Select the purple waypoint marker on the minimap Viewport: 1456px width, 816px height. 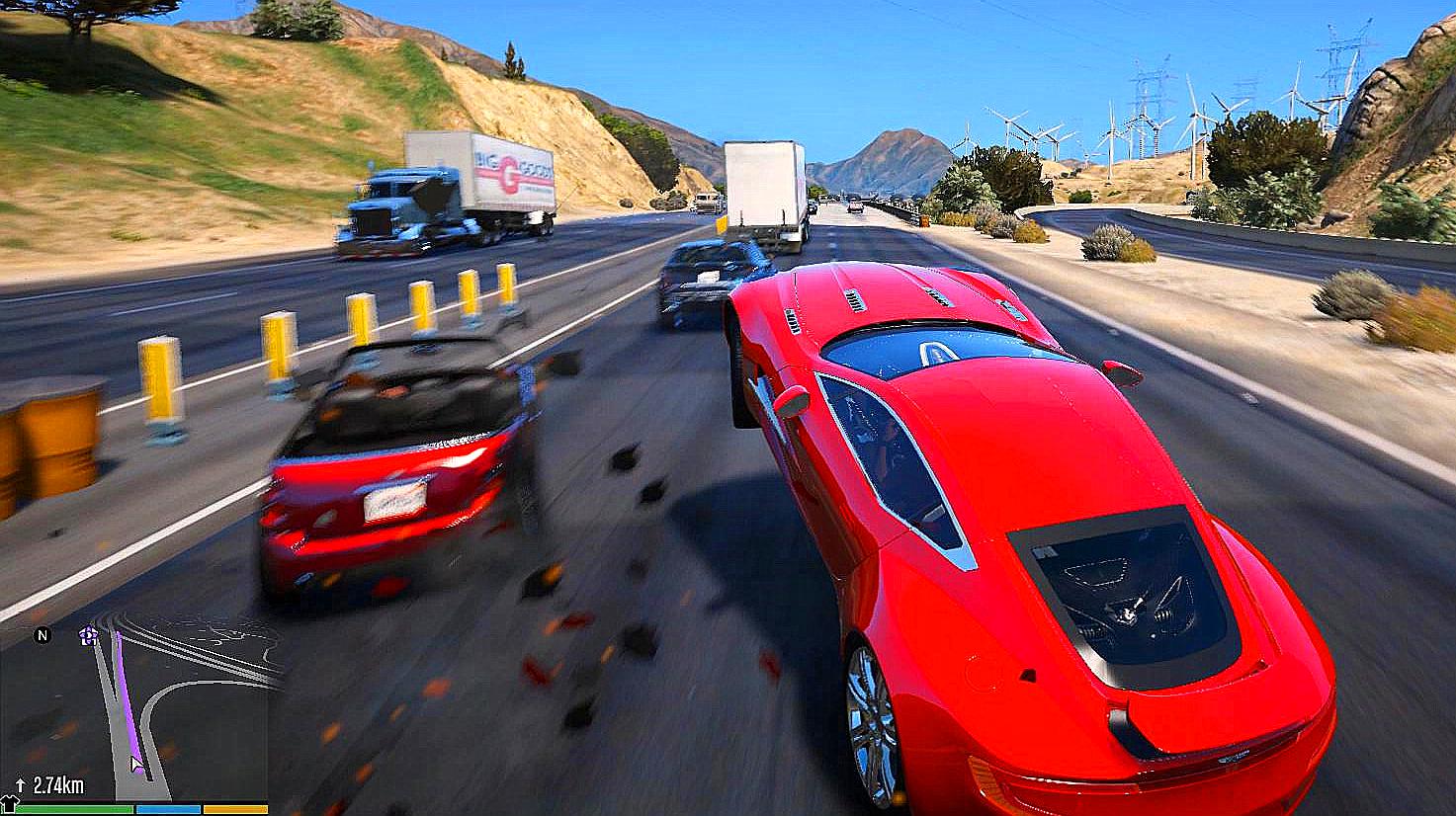[87, 636]
